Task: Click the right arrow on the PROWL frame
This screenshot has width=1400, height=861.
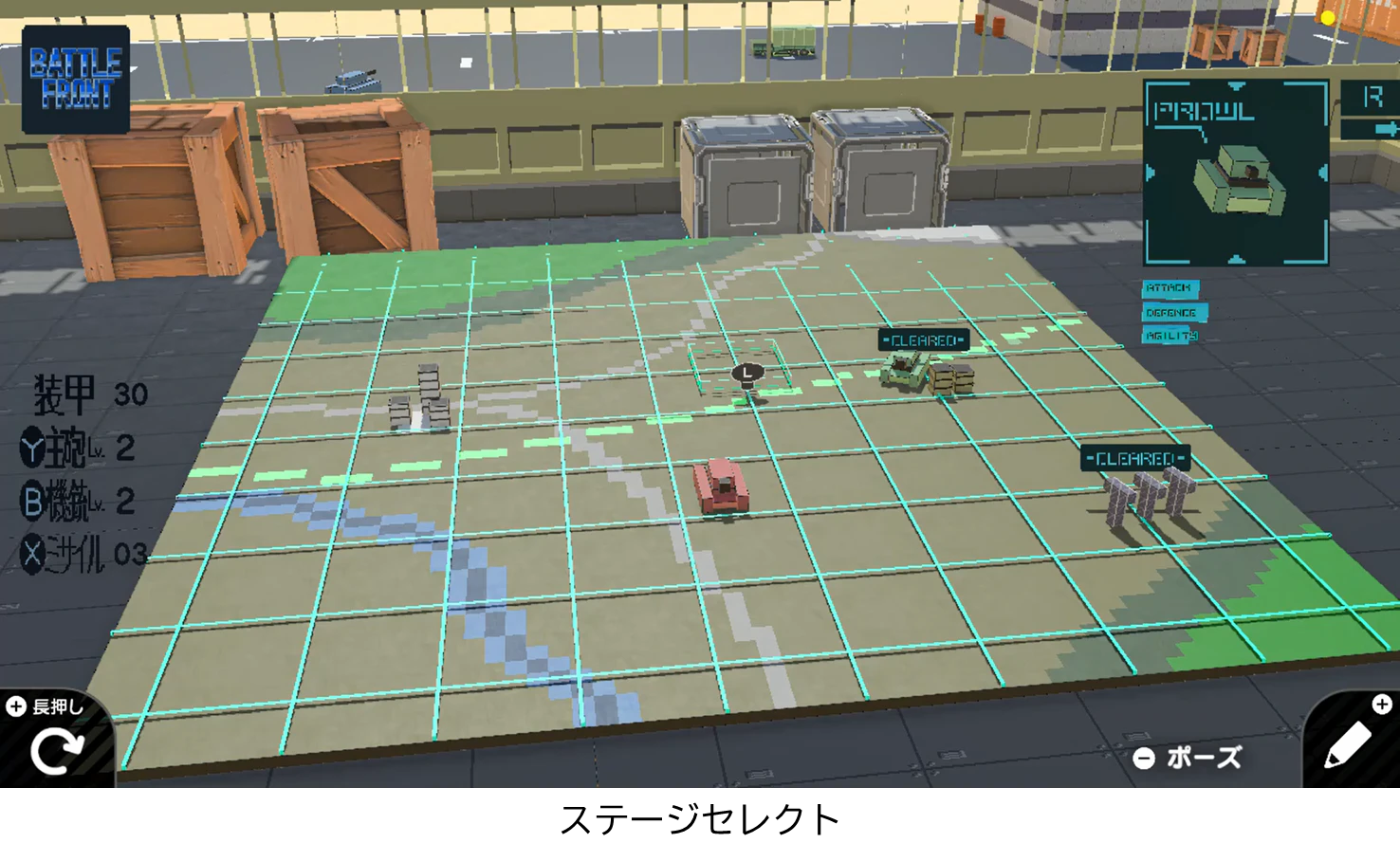Action: click(x=1321, y=172)
